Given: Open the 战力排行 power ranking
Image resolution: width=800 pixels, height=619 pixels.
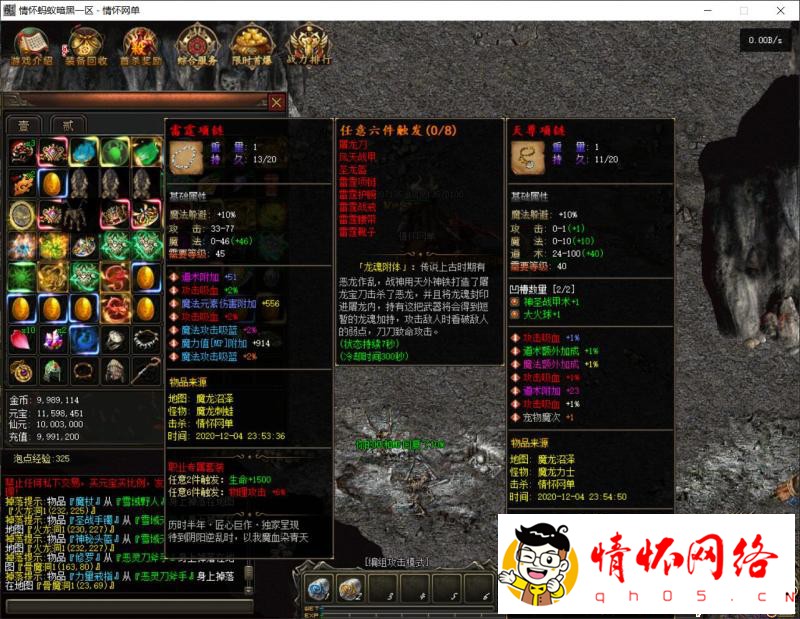Looking at the screenshot, I should [306, 45].
